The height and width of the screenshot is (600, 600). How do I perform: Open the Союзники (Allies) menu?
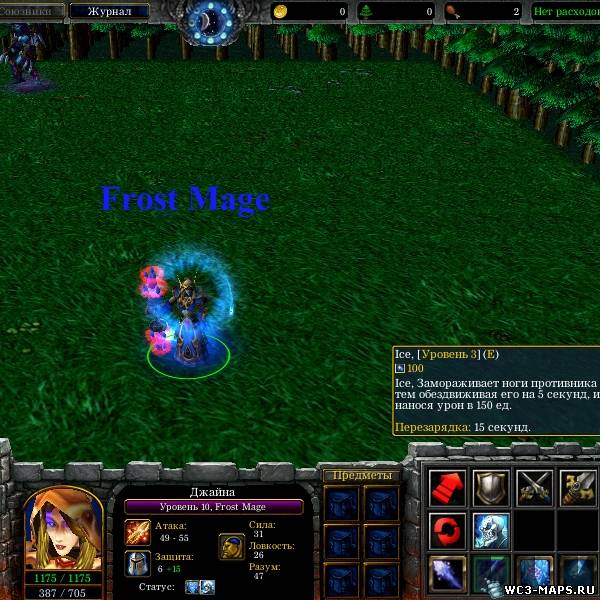31,12
